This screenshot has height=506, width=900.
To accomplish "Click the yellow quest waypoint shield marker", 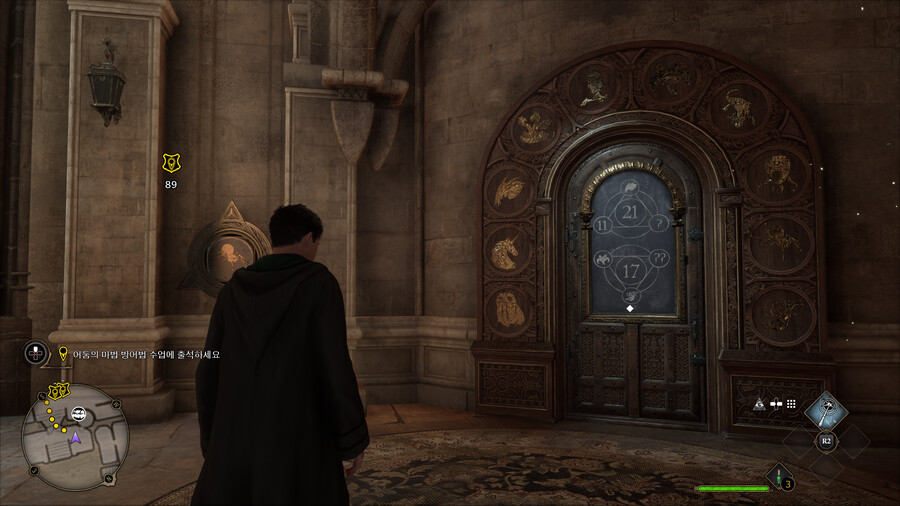I will point(170,162).
